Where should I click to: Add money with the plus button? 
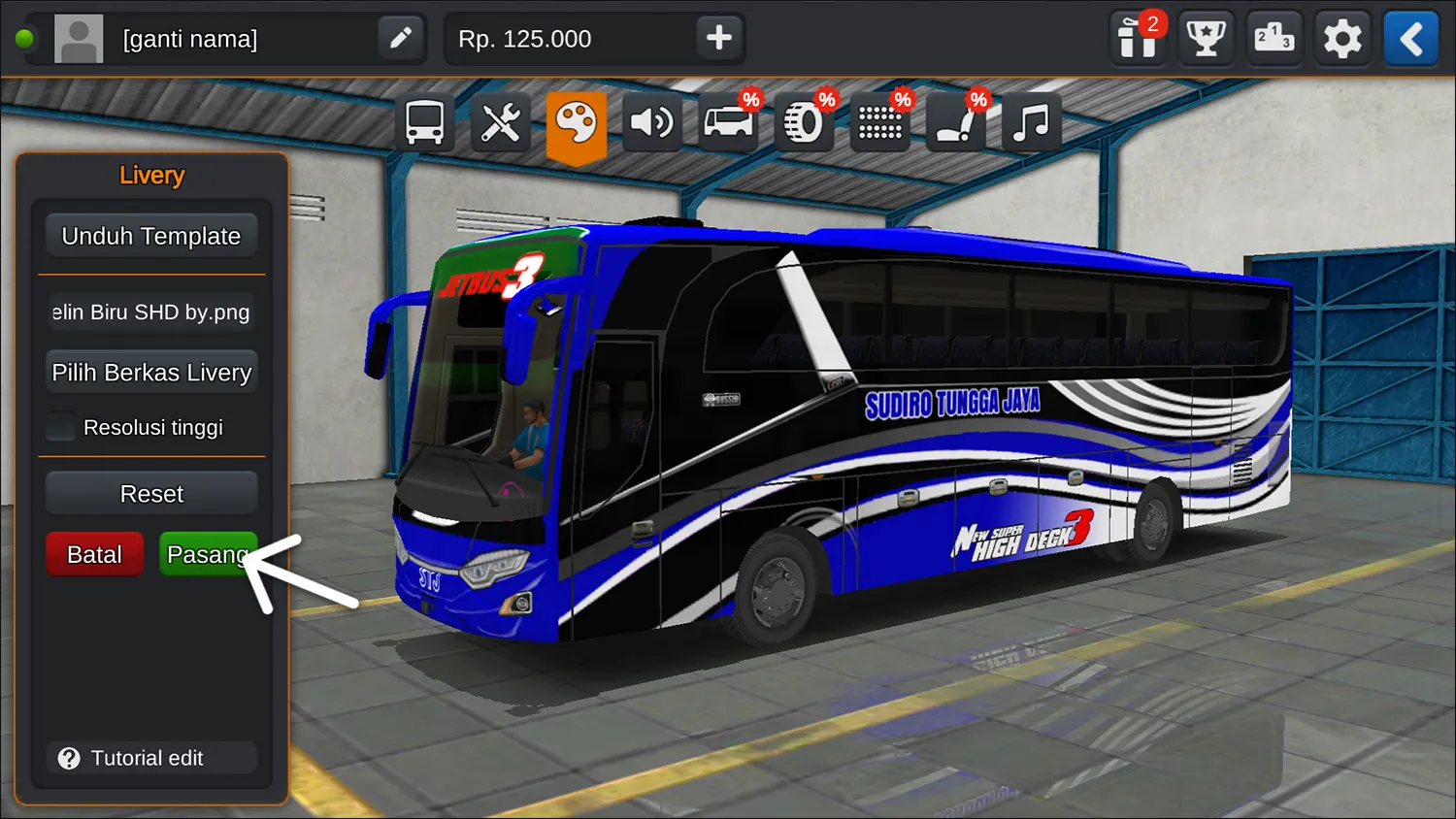point(718,39)
